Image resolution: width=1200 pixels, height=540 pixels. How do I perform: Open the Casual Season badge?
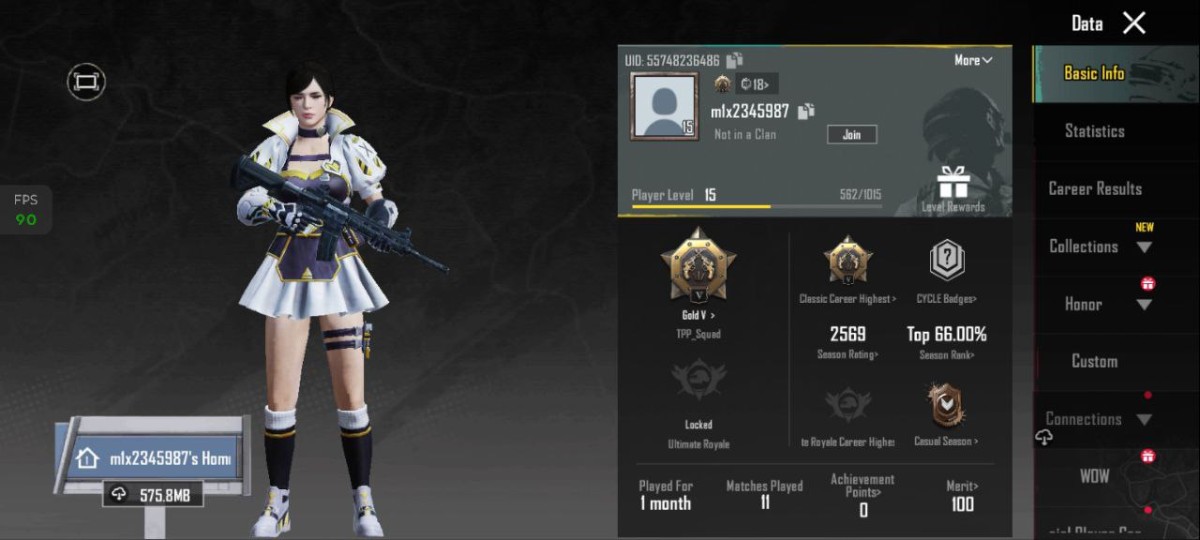point(946,410)
